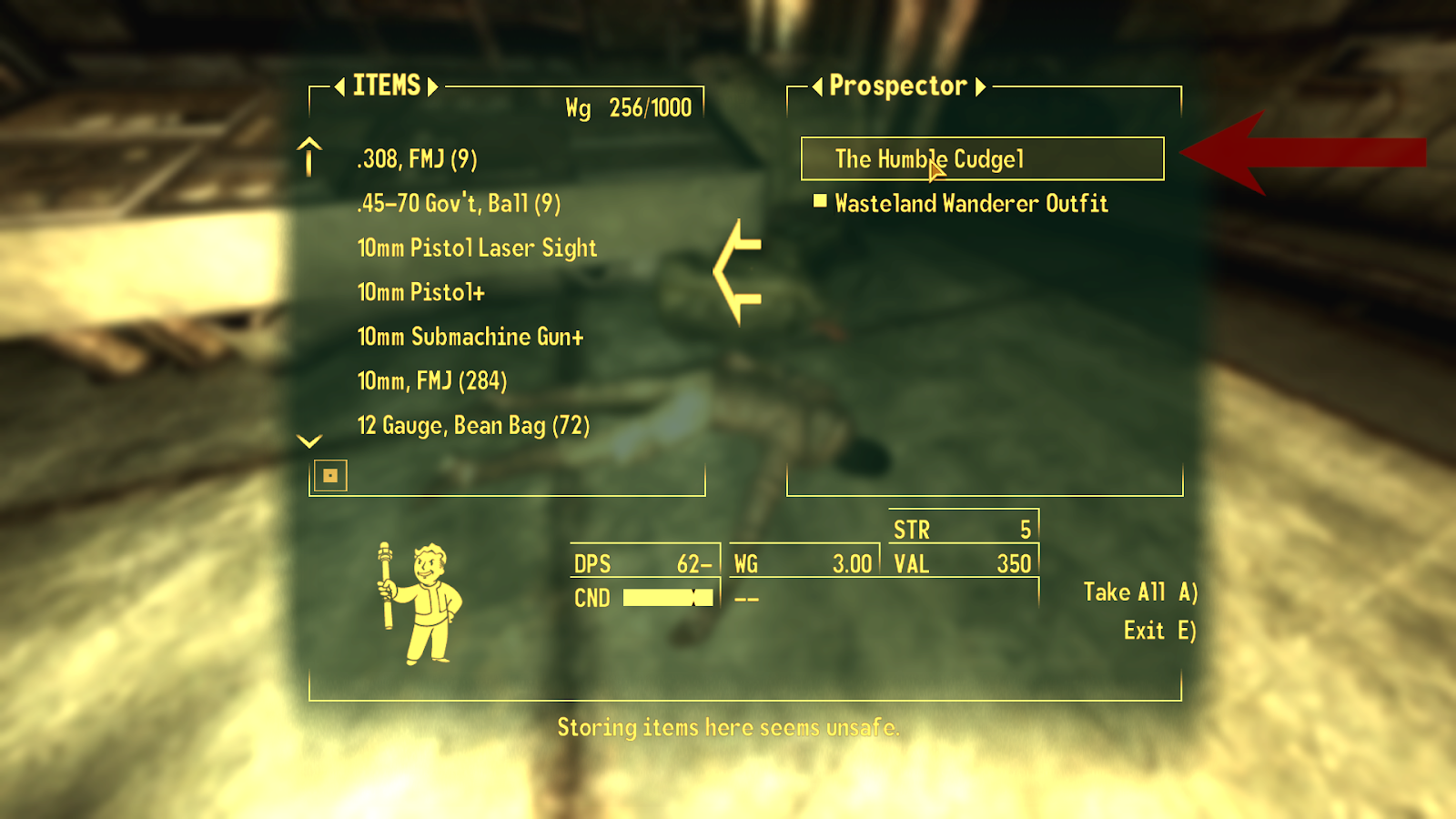Click the Wg 256/1000 weight display

click(x=628, y=107)
